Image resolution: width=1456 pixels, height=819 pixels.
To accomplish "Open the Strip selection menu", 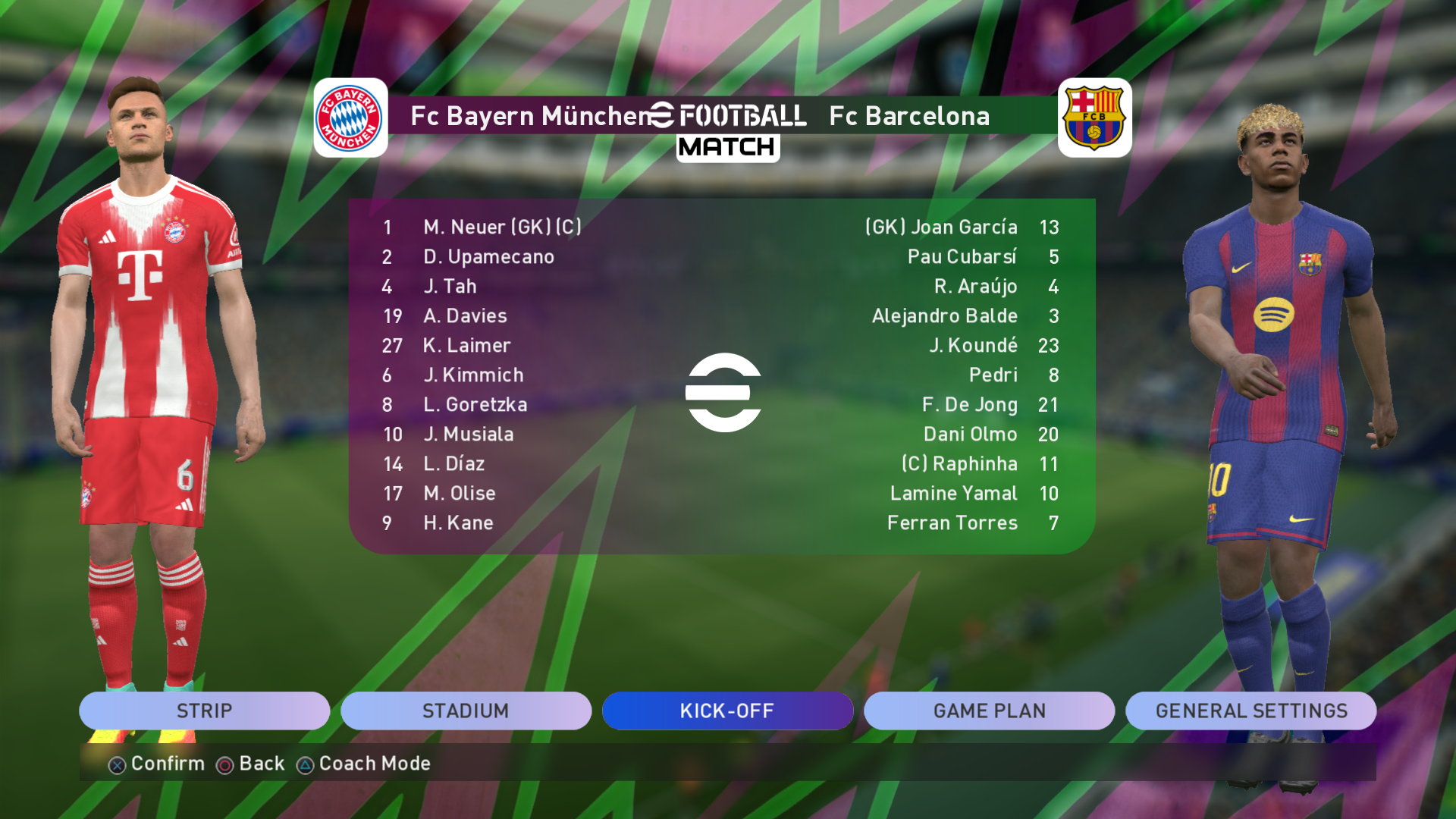I will (204, 711).
